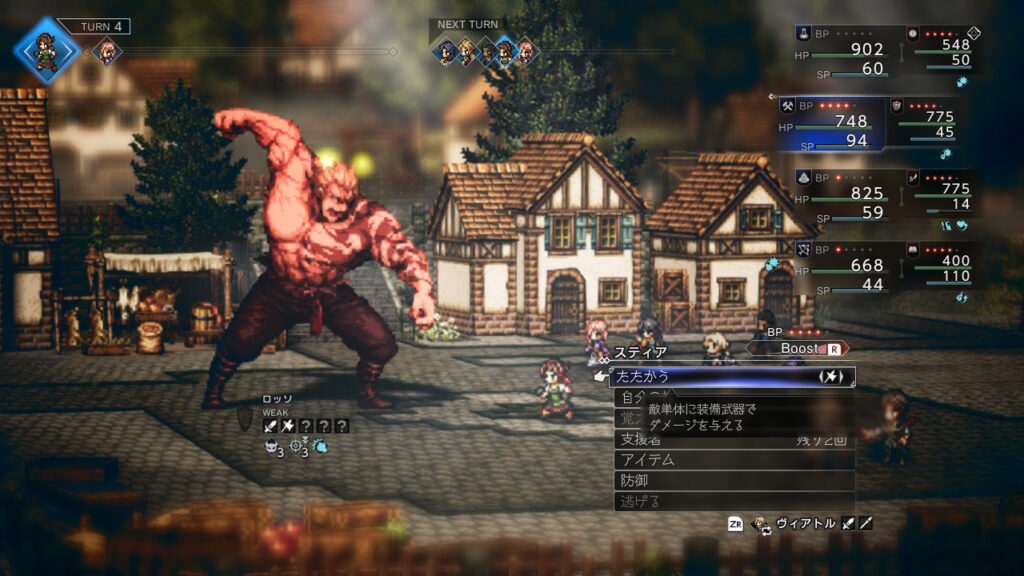
Task: Click the sword weakness icon under ロッソ
Action: (x=271, y=426)
